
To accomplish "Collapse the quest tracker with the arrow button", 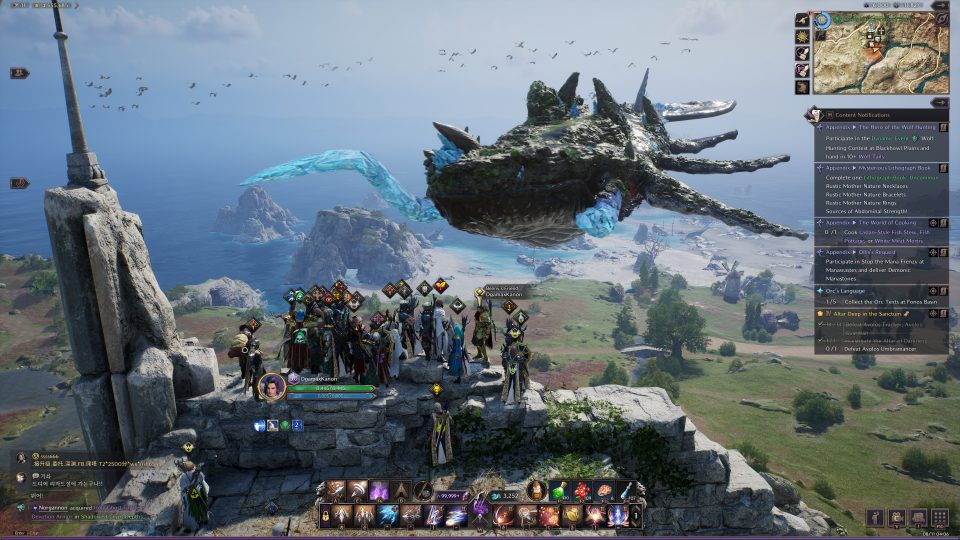I will tap(939, 102).
